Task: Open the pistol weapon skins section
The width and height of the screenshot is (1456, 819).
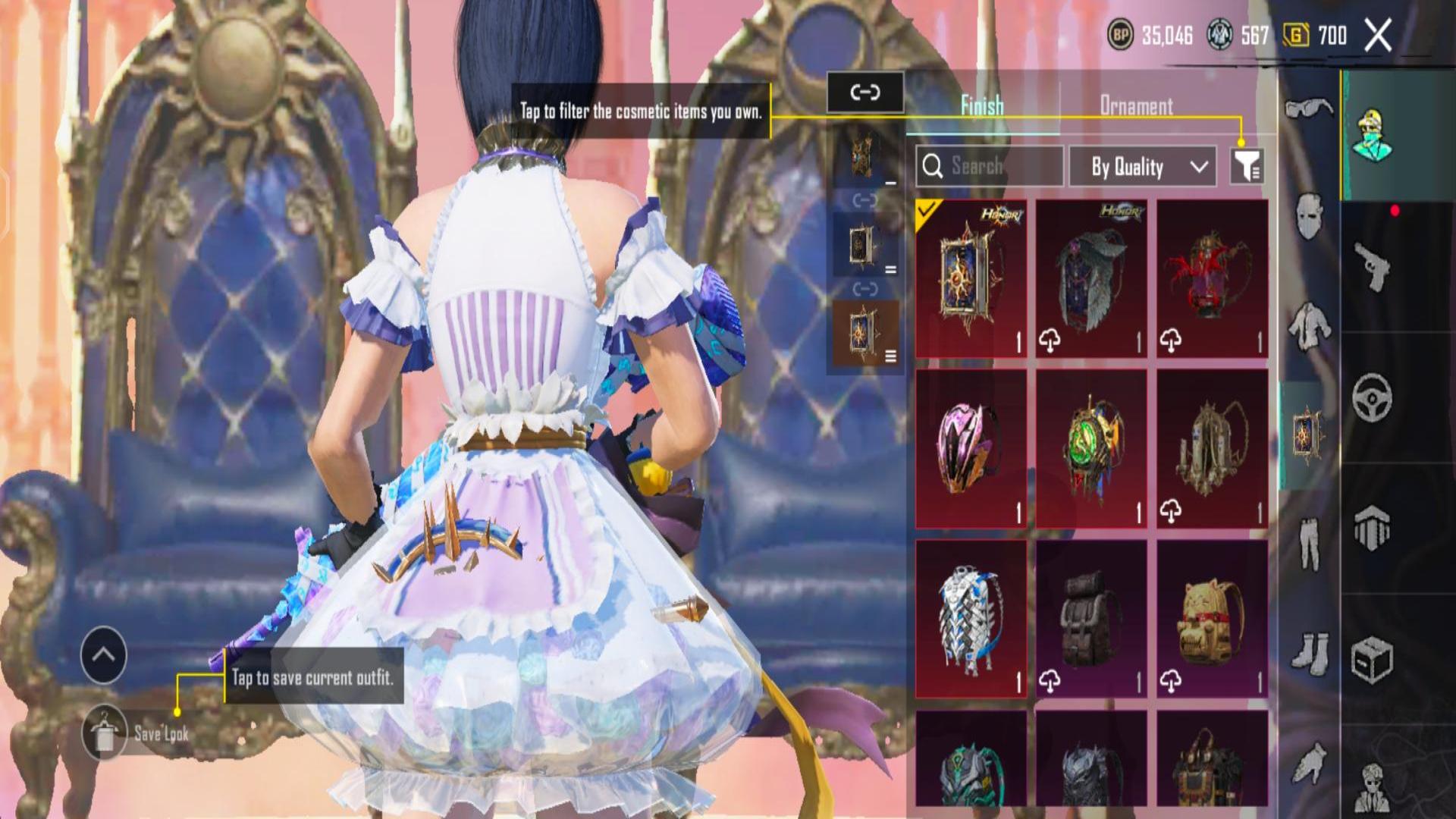Action: pyautogui.click(x=1372, y=266)
